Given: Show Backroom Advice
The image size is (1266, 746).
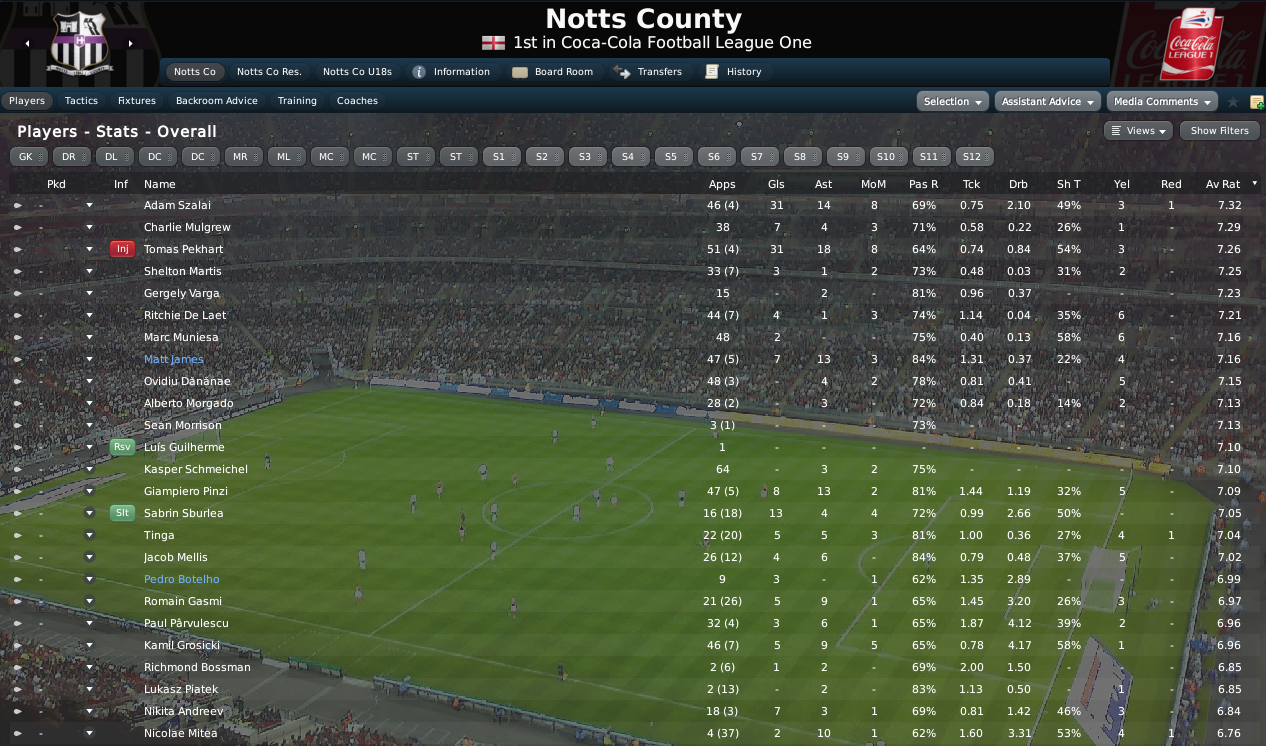Looking at the screenshot, I should tap(217, 101).
